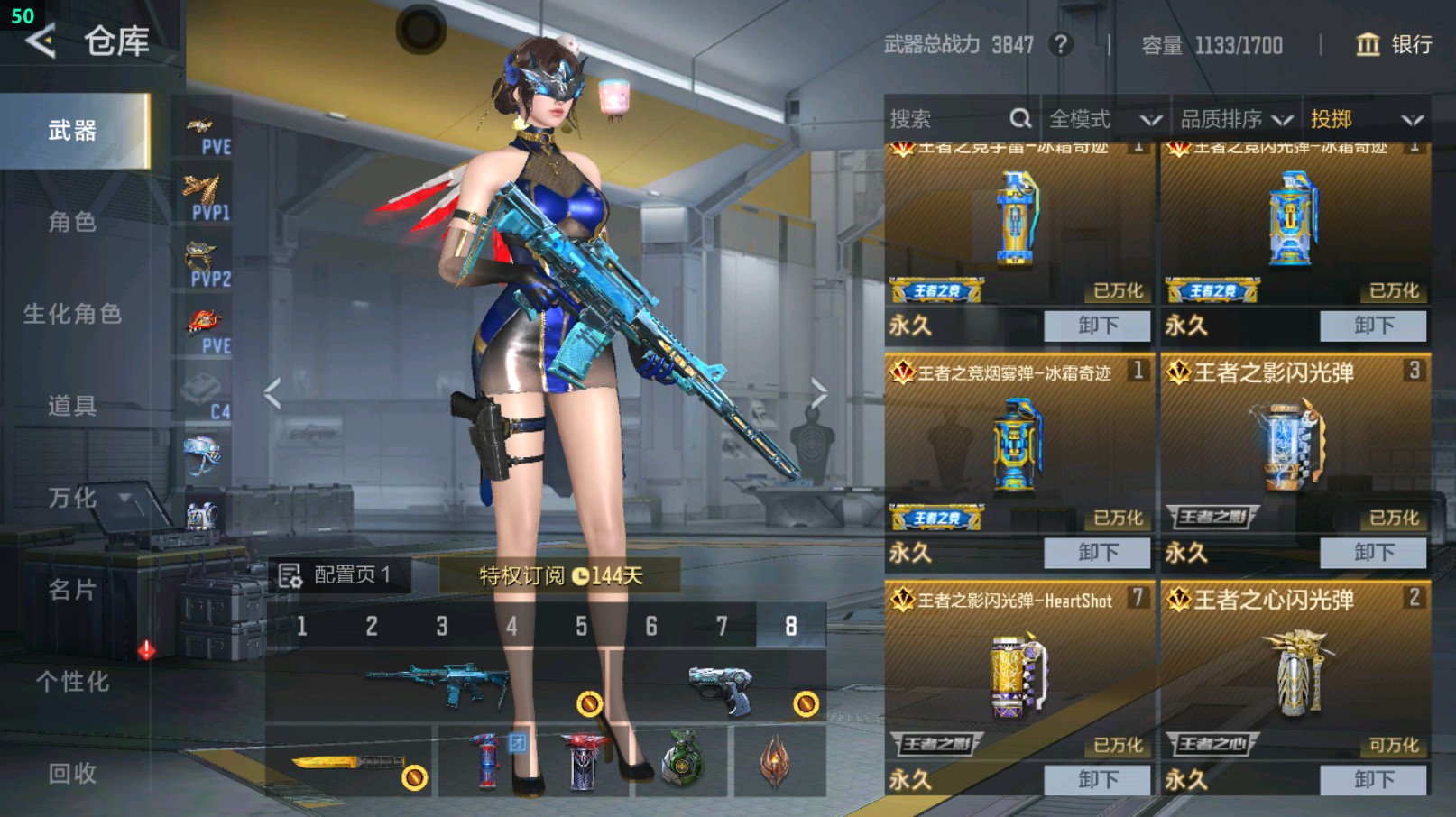The width and height of the screenshot is (1456, 817).
Task: Open the 生化角色 category
Action: click(x=72, y=314)
